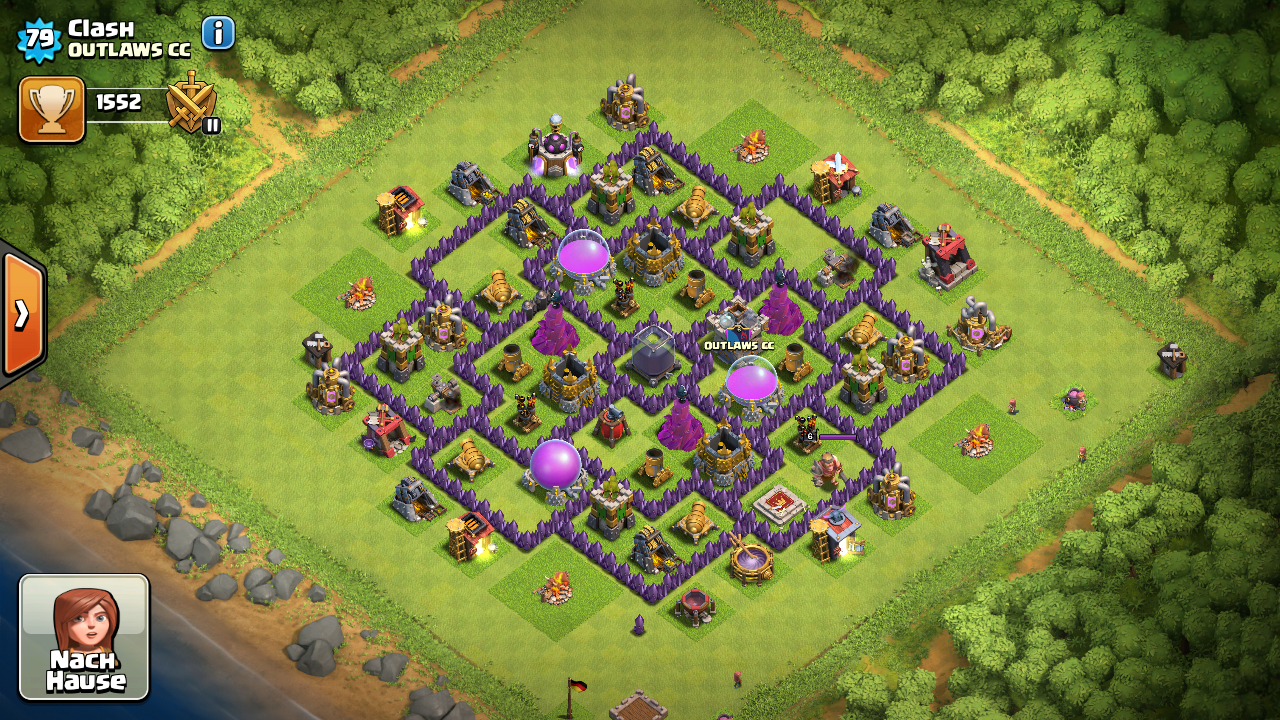
Task: Select the gold trophy icon
Action: tap(52, 109)
